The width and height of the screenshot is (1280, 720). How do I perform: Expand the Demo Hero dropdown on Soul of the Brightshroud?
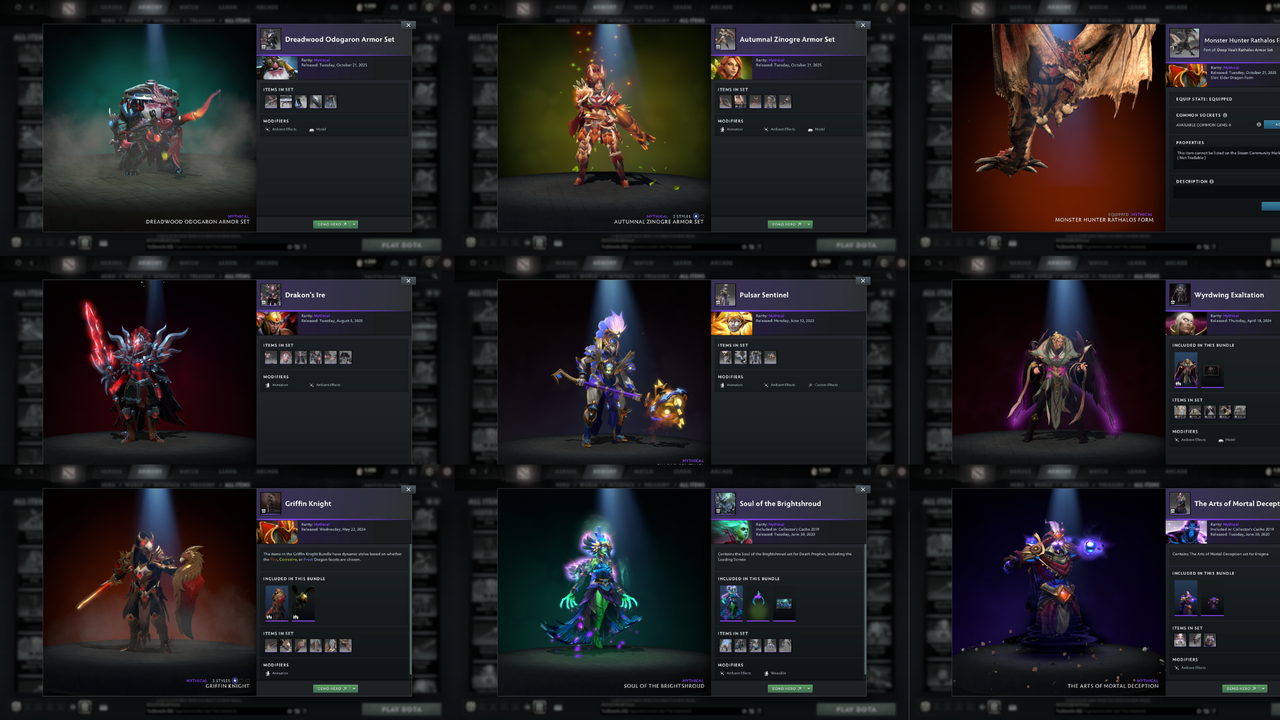(x=808, y=688)
